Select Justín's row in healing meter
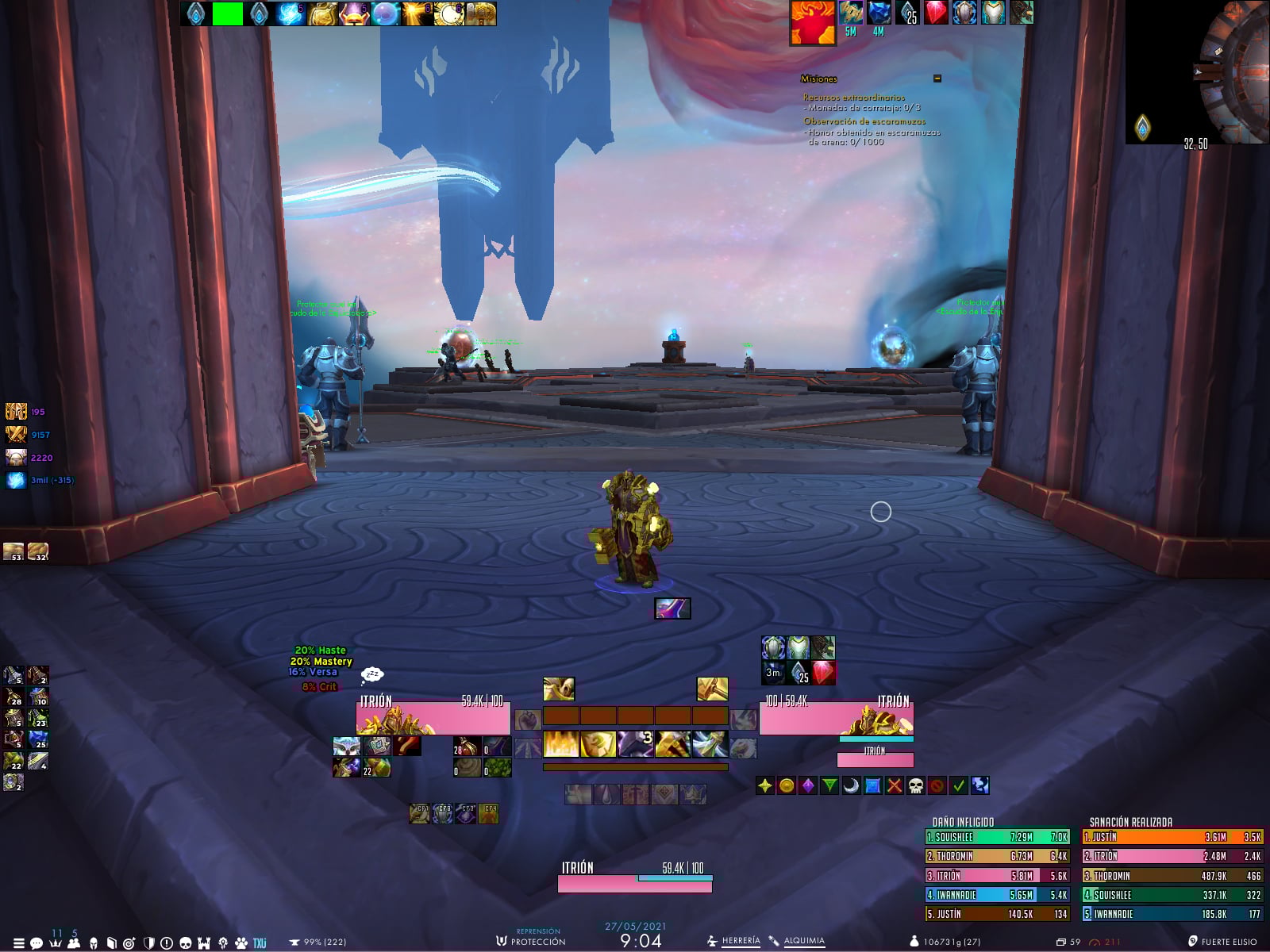This screenshot has width=1270, height=952. [x=1172, y=837]
